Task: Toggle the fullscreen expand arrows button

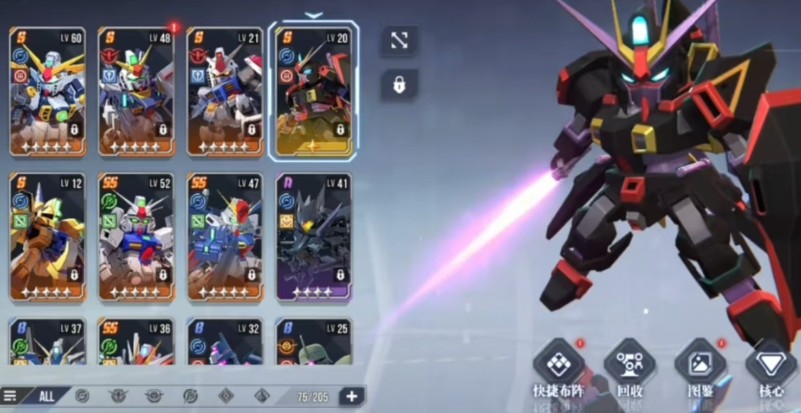Action: (399, 41)
